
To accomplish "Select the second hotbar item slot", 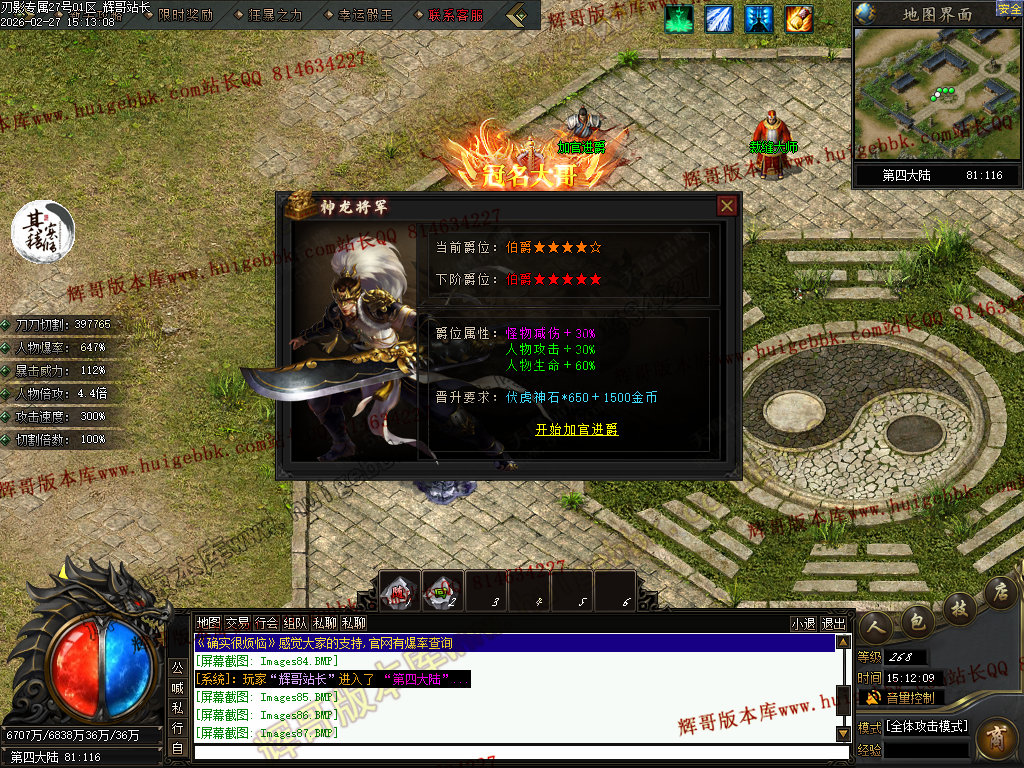I will (x=442, y=591).
